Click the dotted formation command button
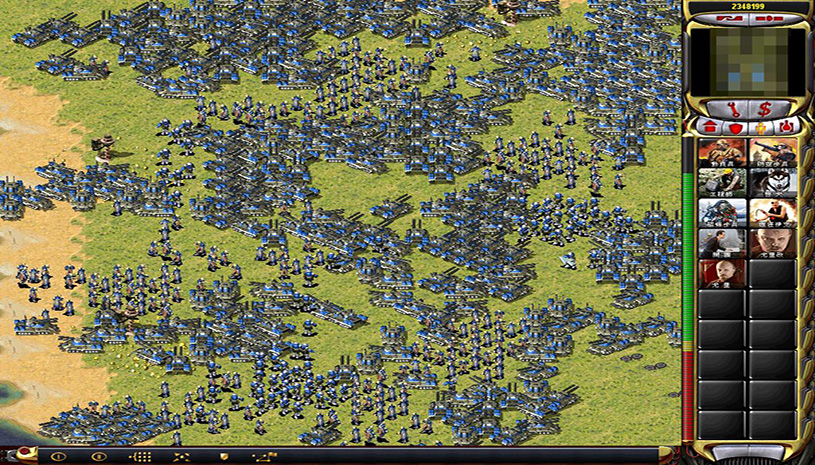This screenshot has width=815, height=465. 141,456
